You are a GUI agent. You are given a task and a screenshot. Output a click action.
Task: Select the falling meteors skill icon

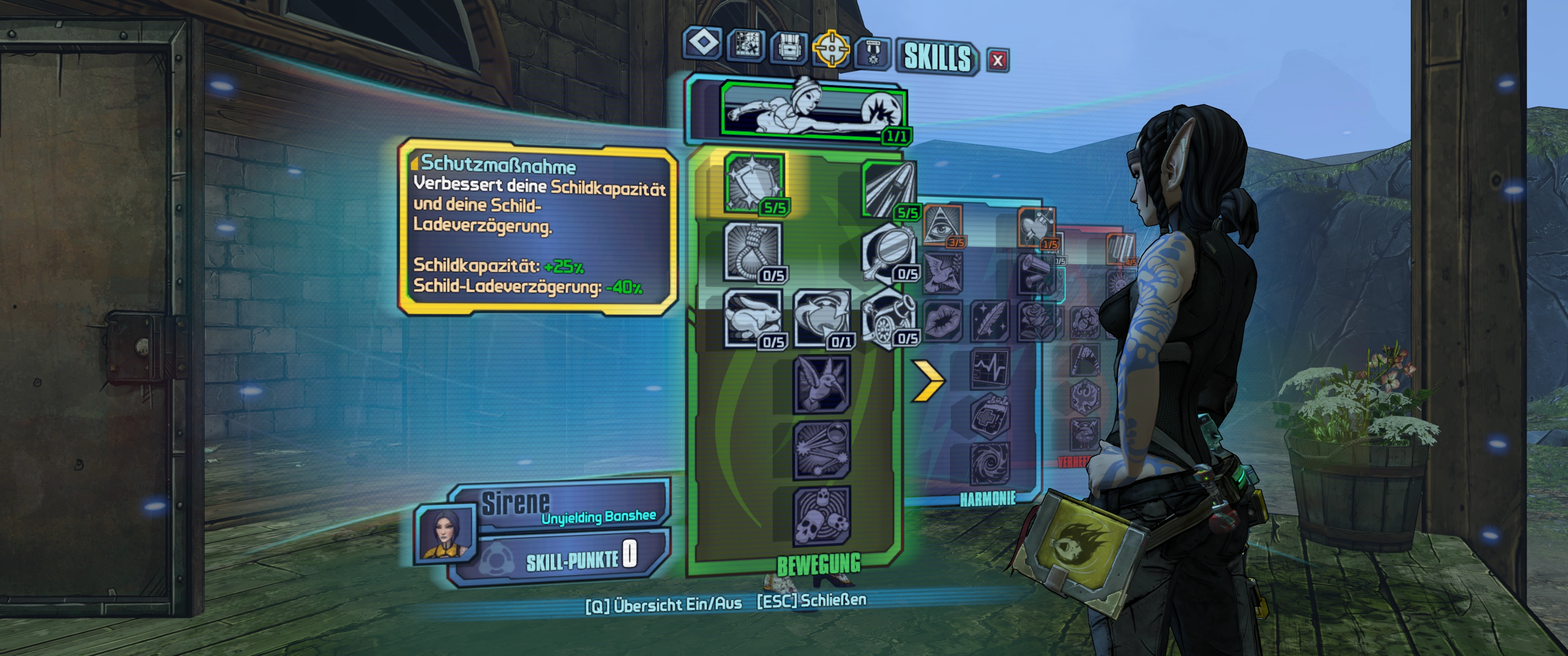tap(821, 449)
